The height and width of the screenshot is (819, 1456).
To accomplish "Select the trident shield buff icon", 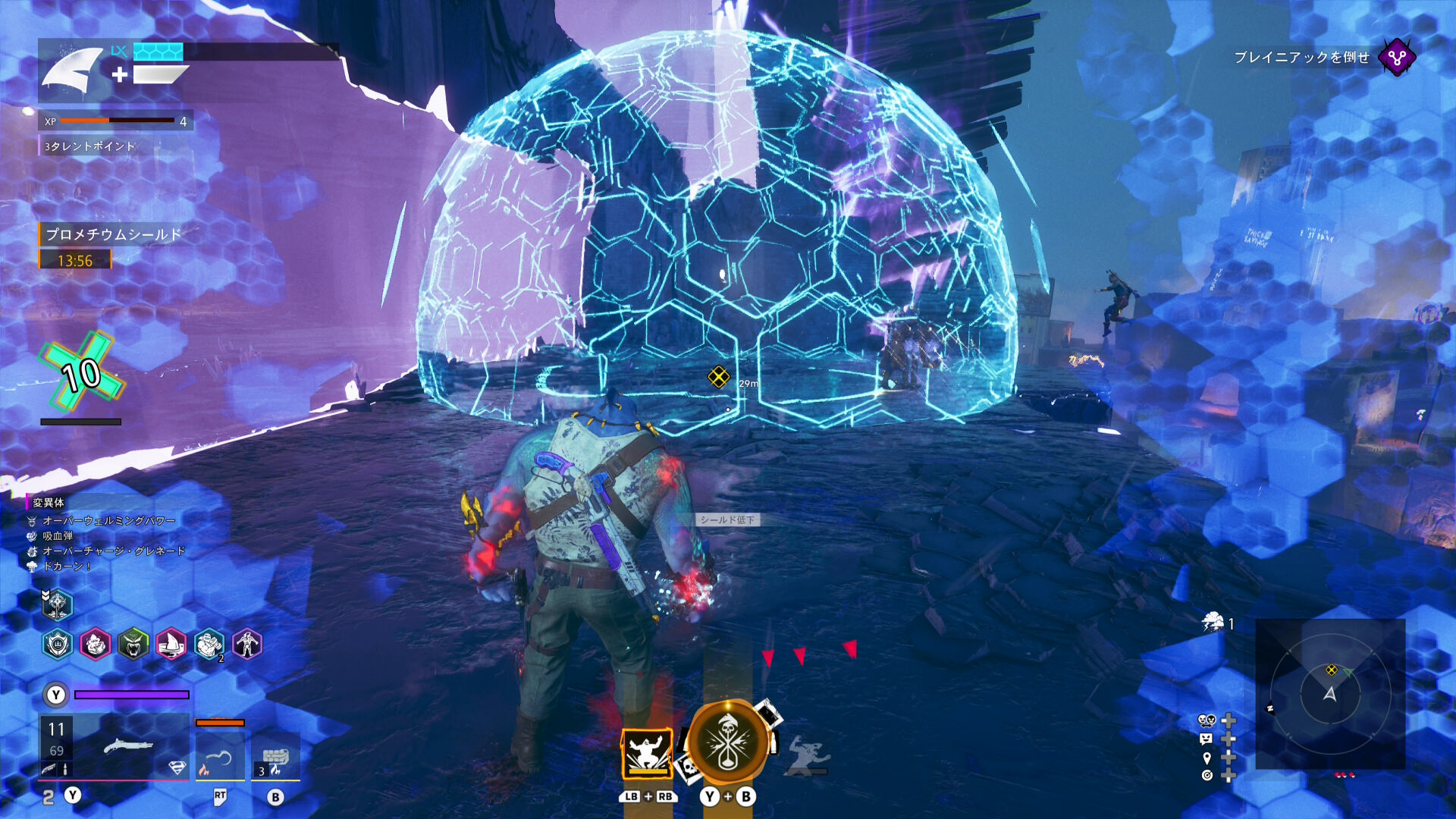I will tap(58, 645).
